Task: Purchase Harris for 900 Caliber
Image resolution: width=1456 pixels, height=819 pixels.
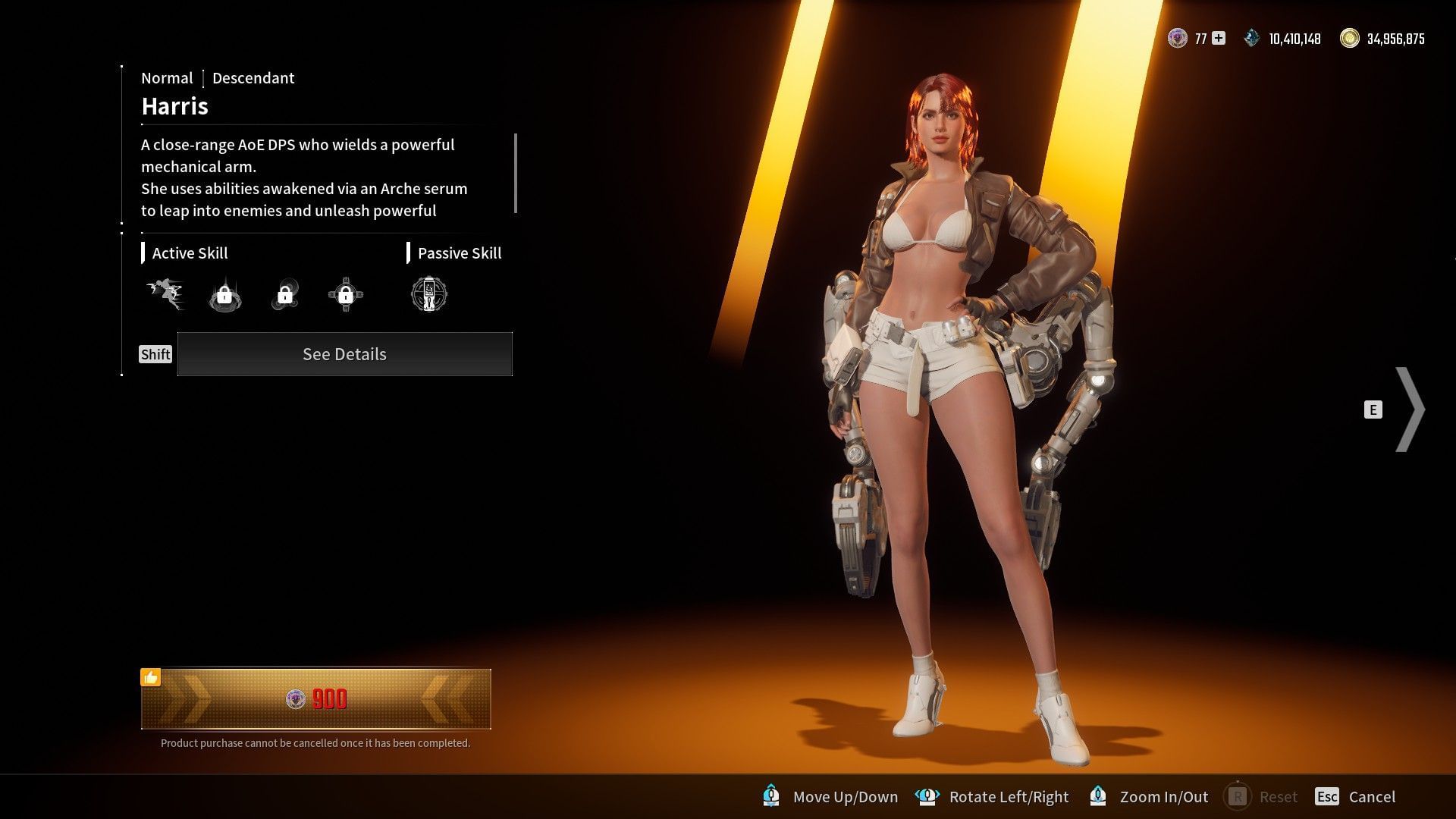Action: pyautogui.click(x=315, y=698)
